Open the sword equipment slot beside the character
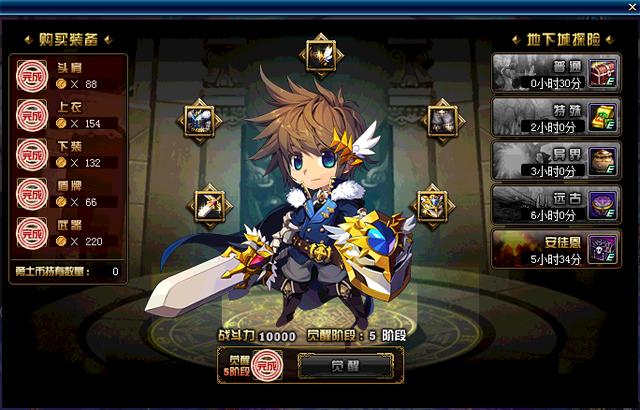This screenshot has height=410, width=640. click(x=209, y=204)
